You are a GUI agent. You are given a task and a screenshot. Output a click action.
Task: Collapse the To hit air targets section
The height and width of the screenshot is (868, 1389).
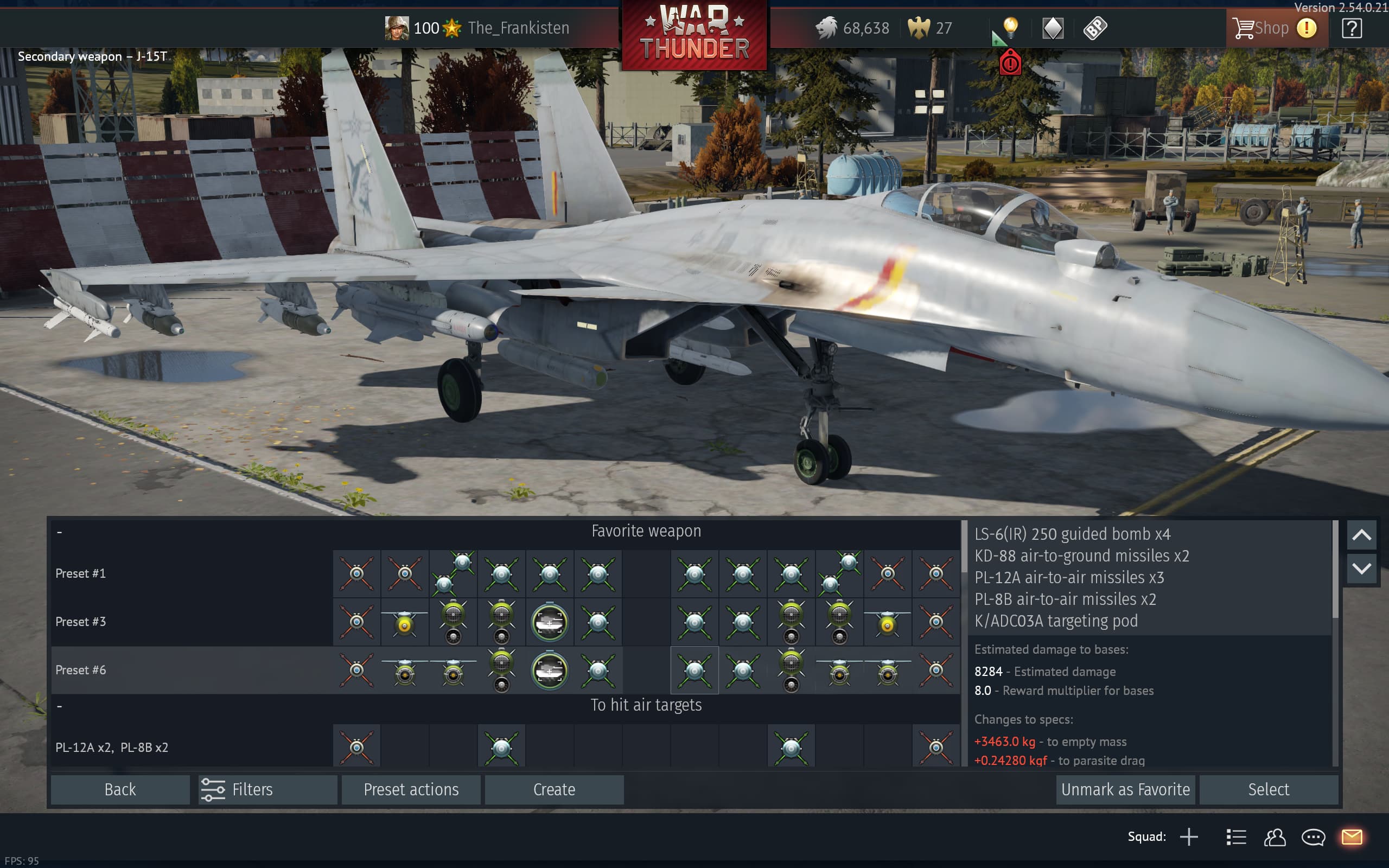tap(60, 706)
